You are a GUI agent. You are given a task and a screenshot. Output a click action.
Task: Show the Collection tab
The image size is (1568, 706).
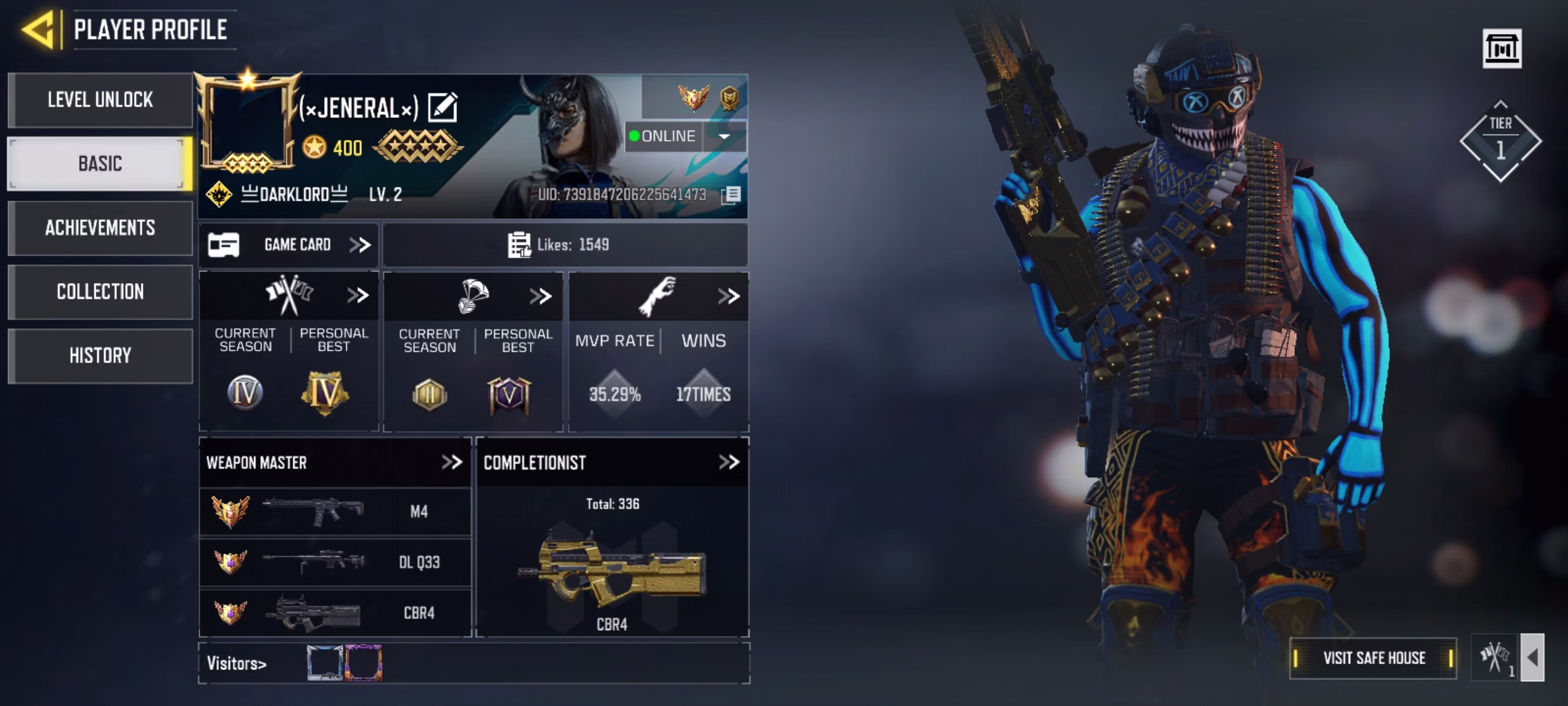[100, 292]
